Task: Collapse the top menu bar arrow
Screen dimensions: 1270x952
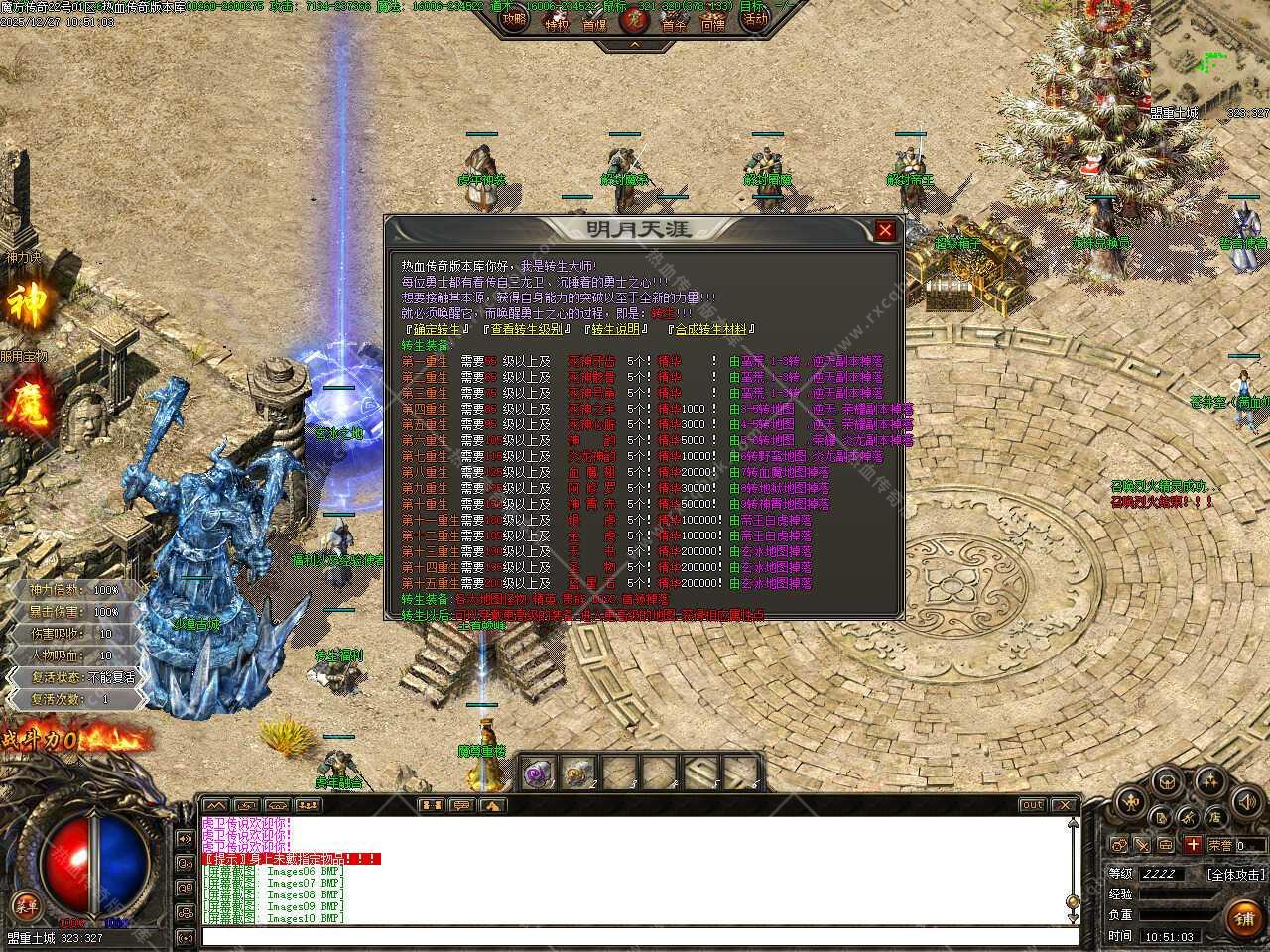Action: coord(635,45)
